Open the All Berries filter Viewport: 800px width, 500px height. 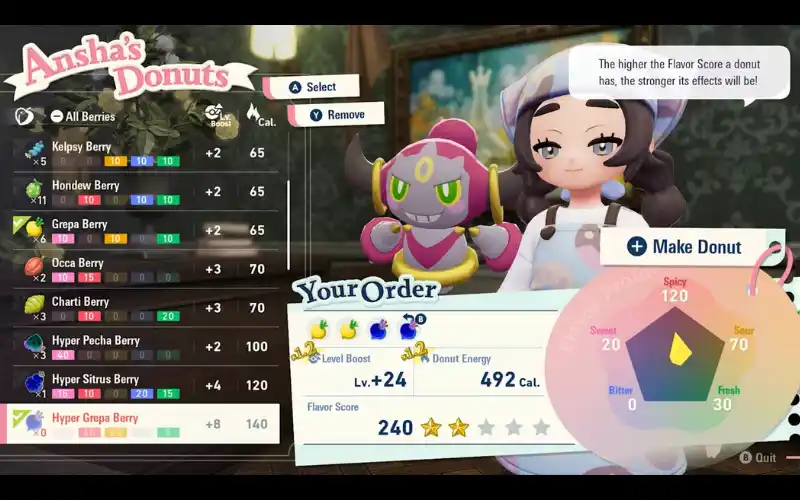pyautogui.click(x=83, y=117)
